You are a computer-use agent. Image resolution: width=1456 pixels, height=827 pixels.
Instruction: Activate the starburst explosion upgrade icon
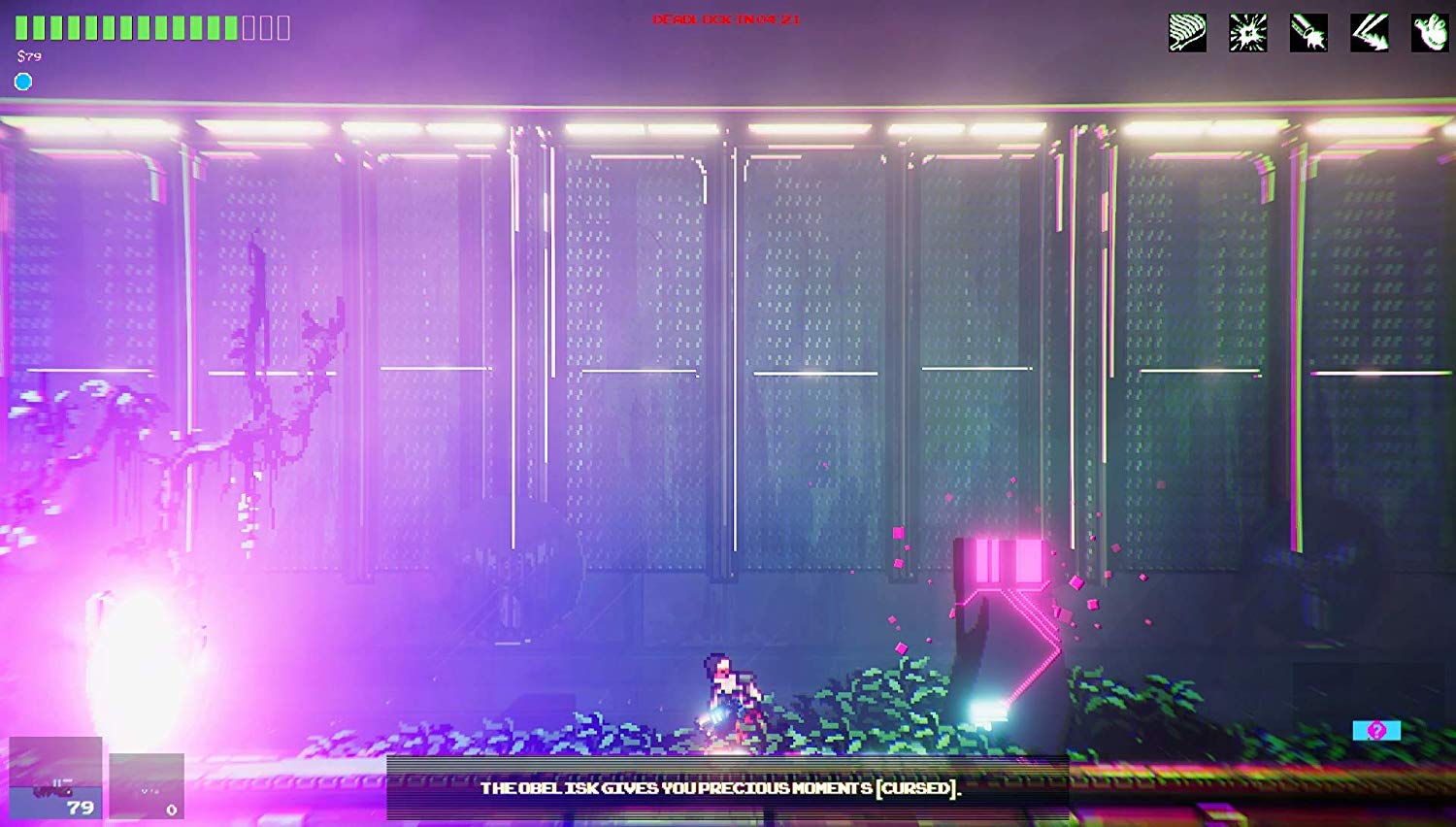(x=1248, y=33)
